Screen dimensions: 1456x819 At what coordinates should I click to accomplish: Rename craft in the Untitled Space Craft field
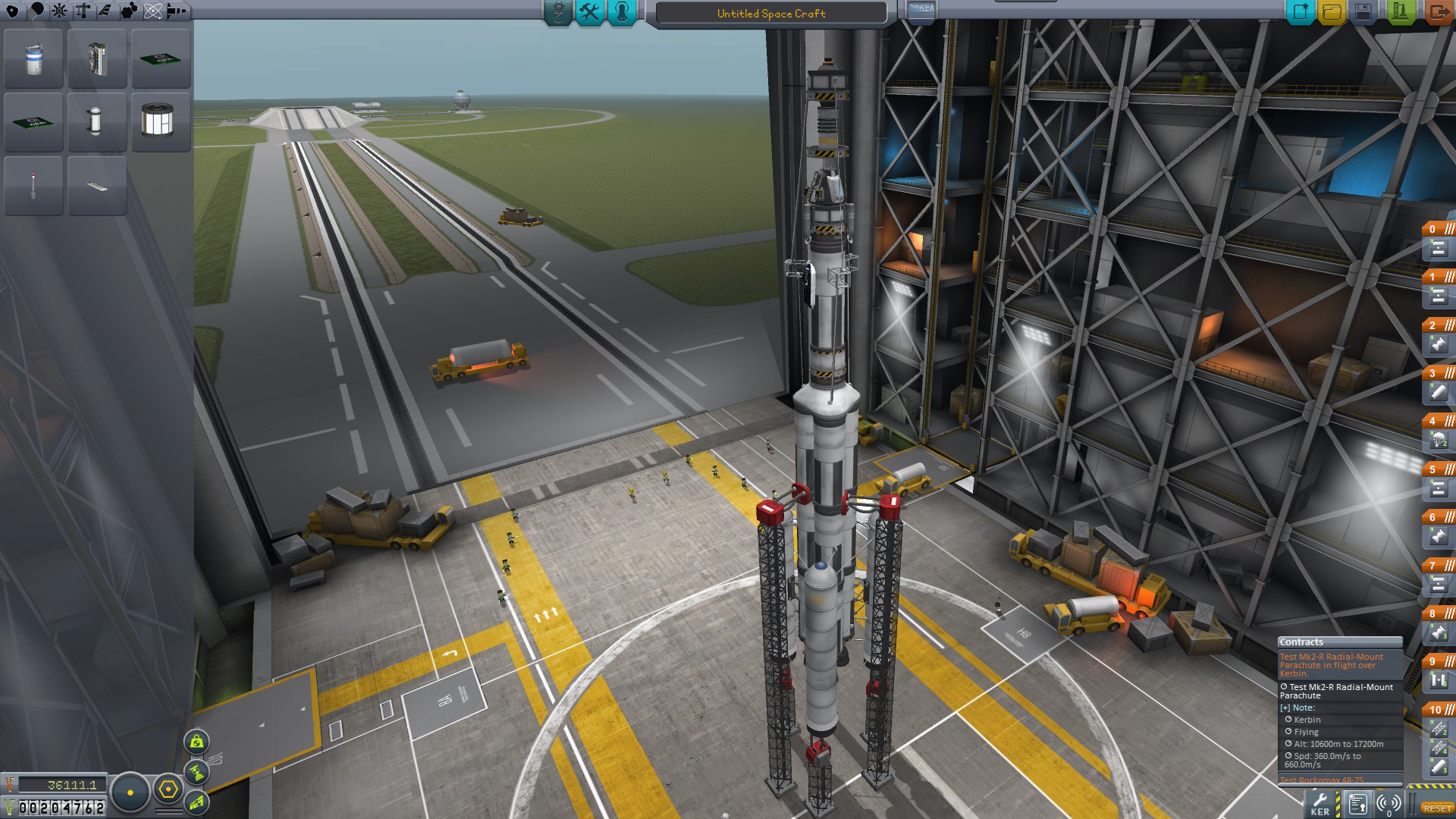pyautogui.click(x=770, y=14)
